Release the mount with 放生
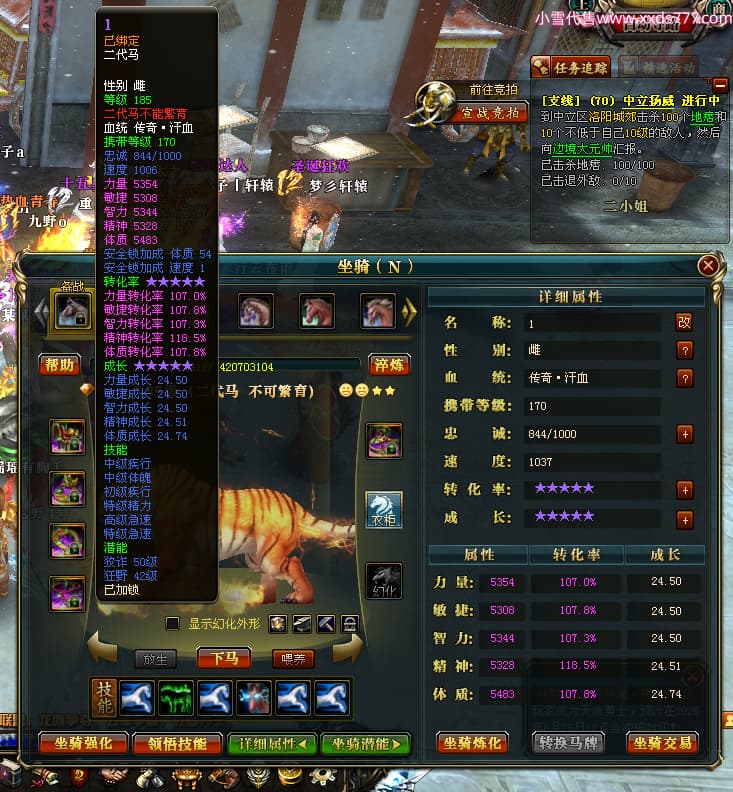Viewport: 733px width, 792px height. (x=155, y=658)
